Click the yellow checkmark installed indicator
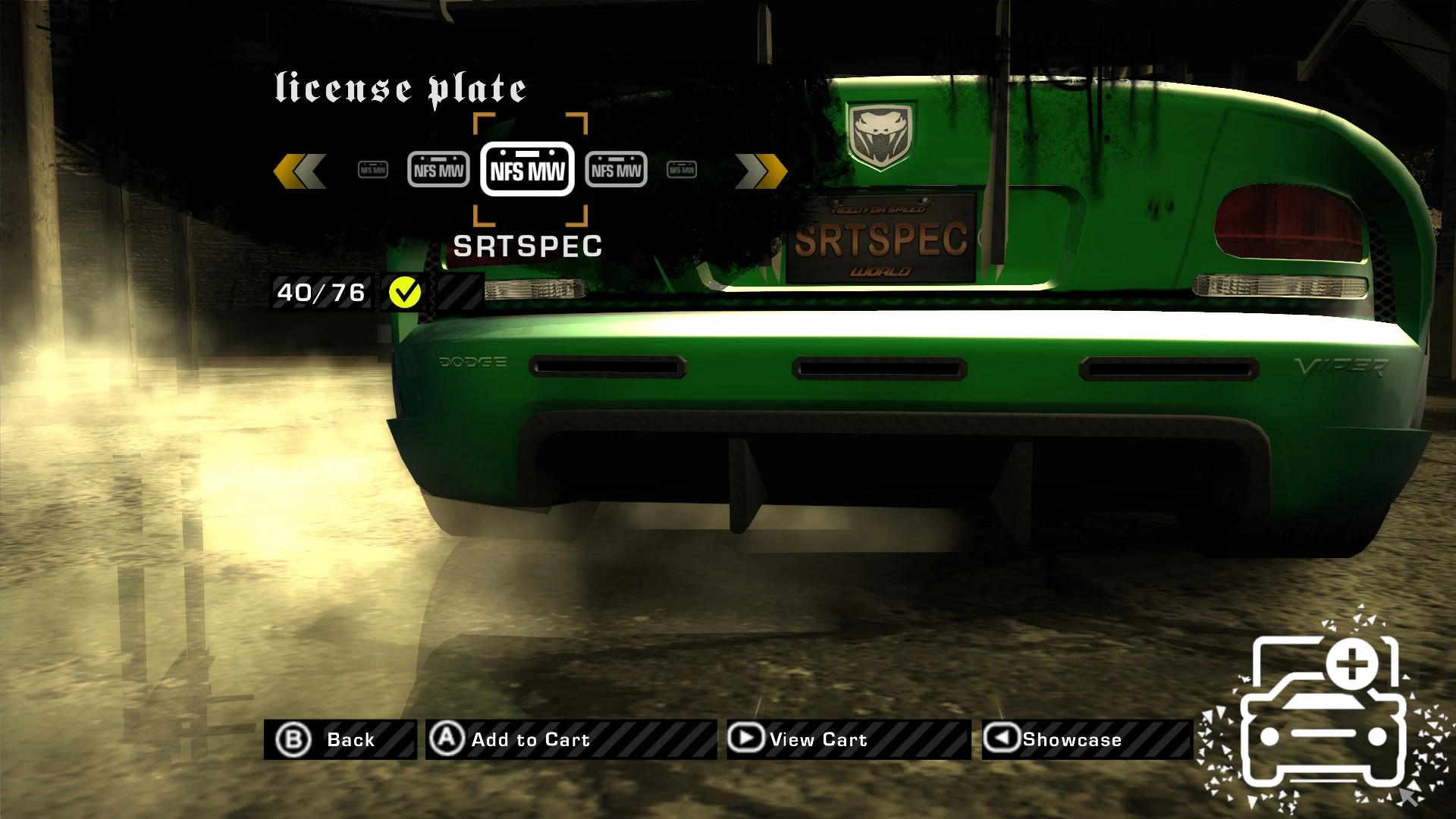 [x=405, y=290]
